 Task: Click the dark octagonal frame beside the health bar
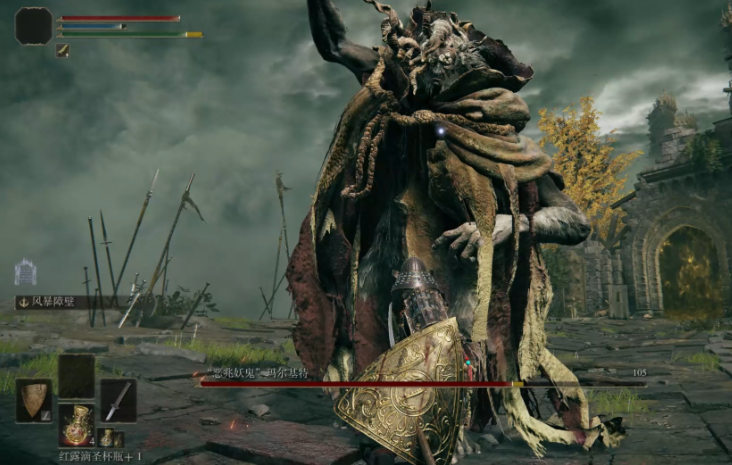tap(34, 25)
